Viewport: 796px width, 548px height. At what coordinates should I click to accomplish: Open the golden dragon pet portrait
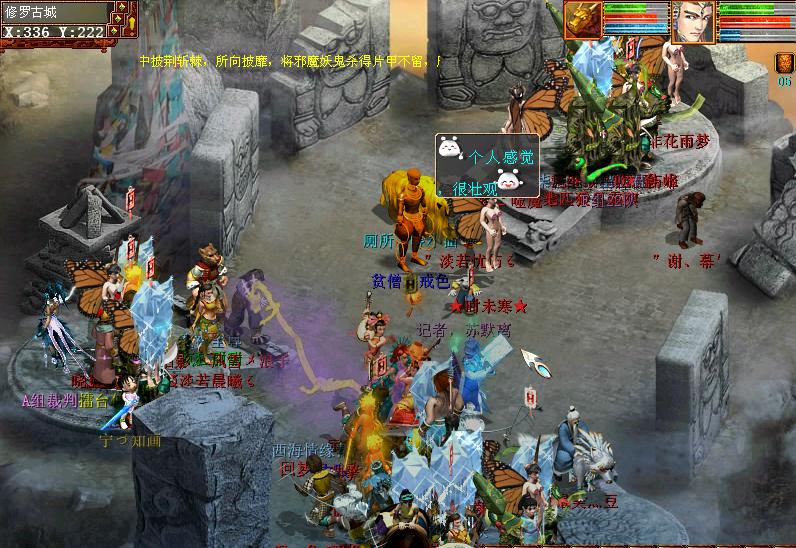(582, 20)
